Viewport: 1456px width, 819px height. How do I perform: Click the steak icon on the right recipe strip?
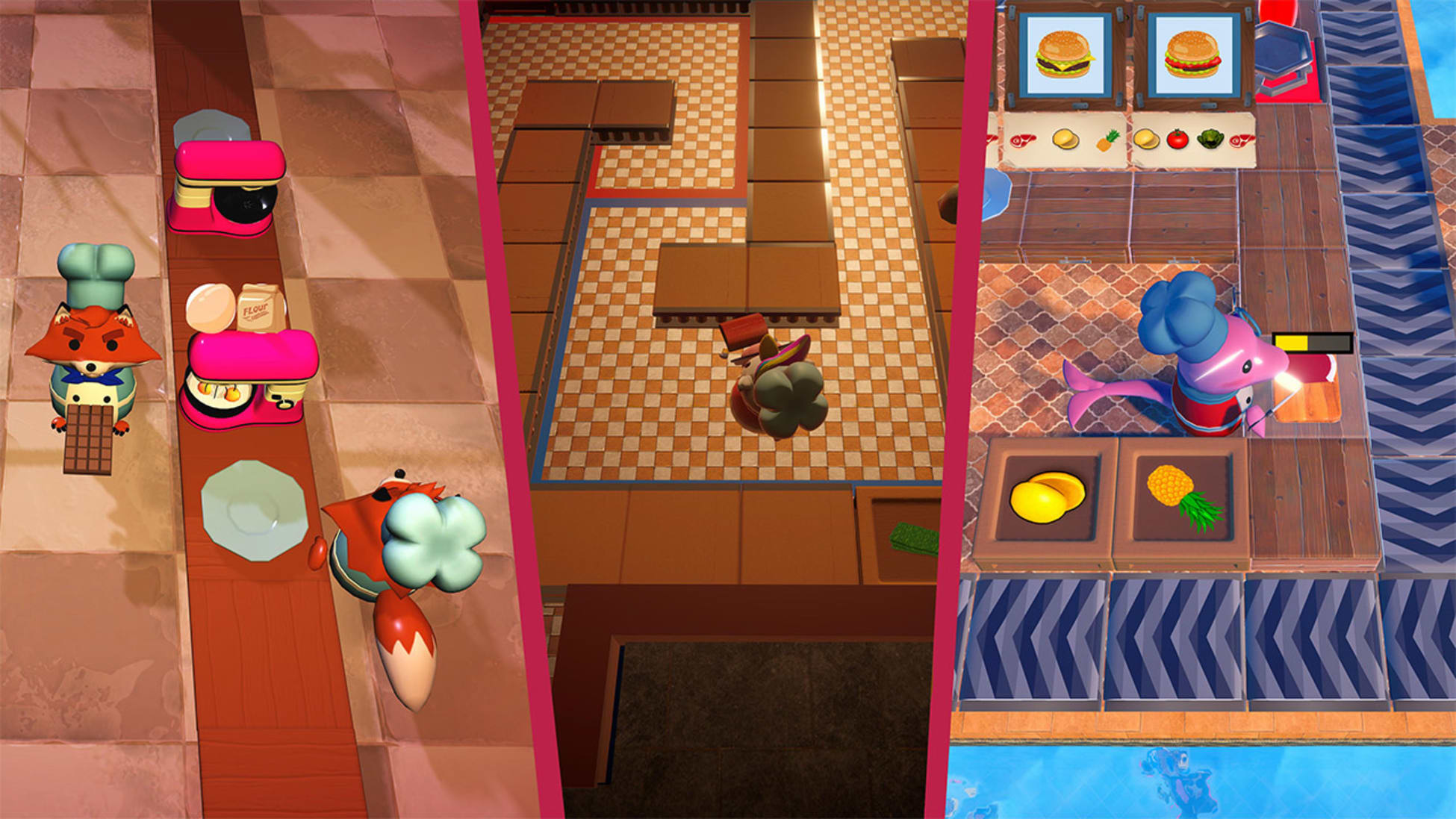(x=1242, y=140)
